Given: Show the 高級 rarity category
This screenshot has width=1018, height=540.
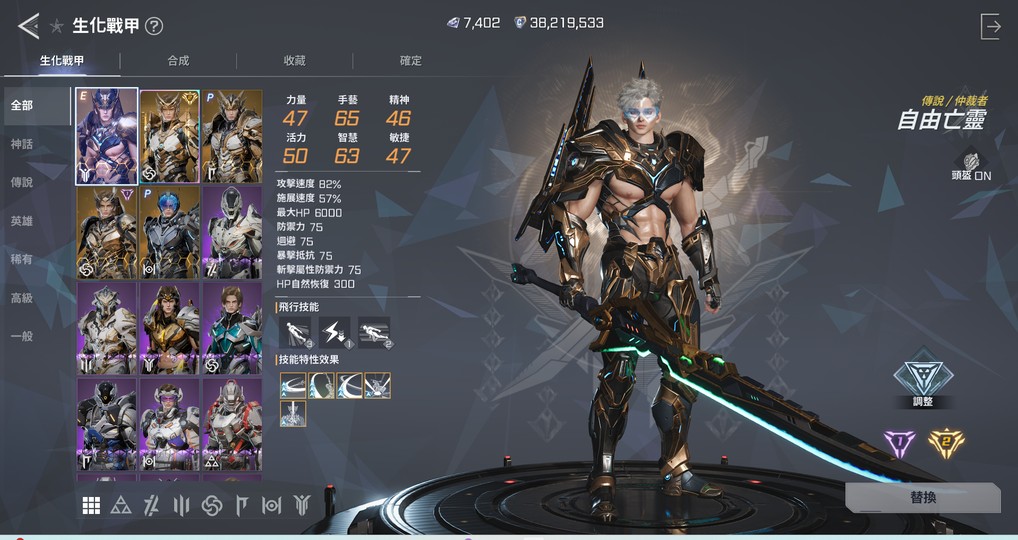Looking at the screenshot, I should pos(22,298).
